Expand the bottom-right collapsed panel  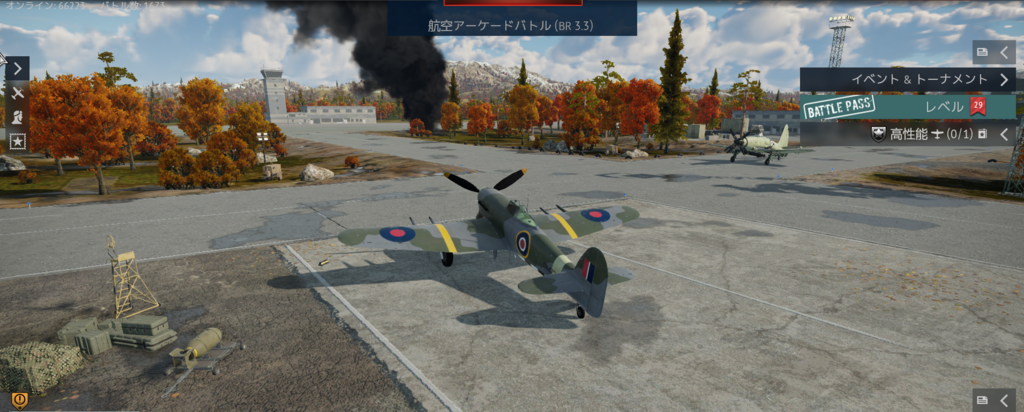(x=994, y=400)
